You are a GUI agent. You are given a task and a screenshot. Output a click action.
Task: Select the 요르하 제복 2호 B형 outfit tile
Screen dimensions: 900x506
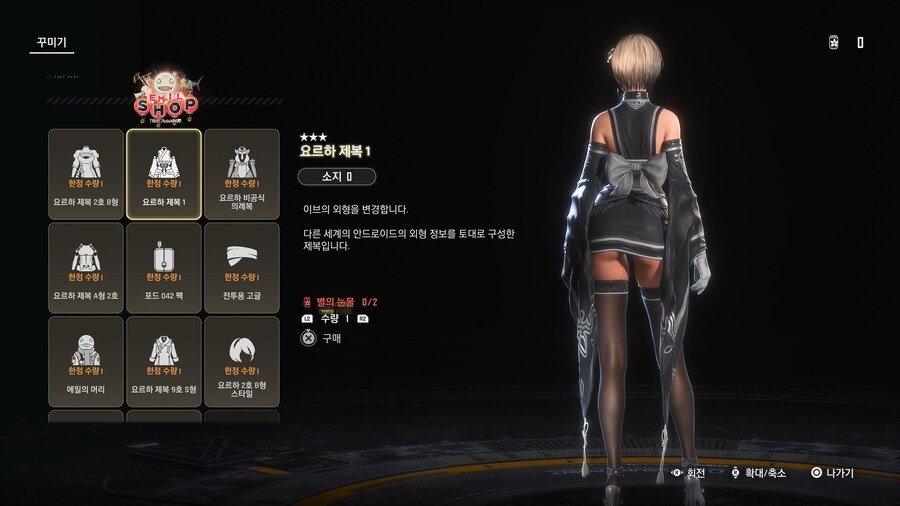86,173
